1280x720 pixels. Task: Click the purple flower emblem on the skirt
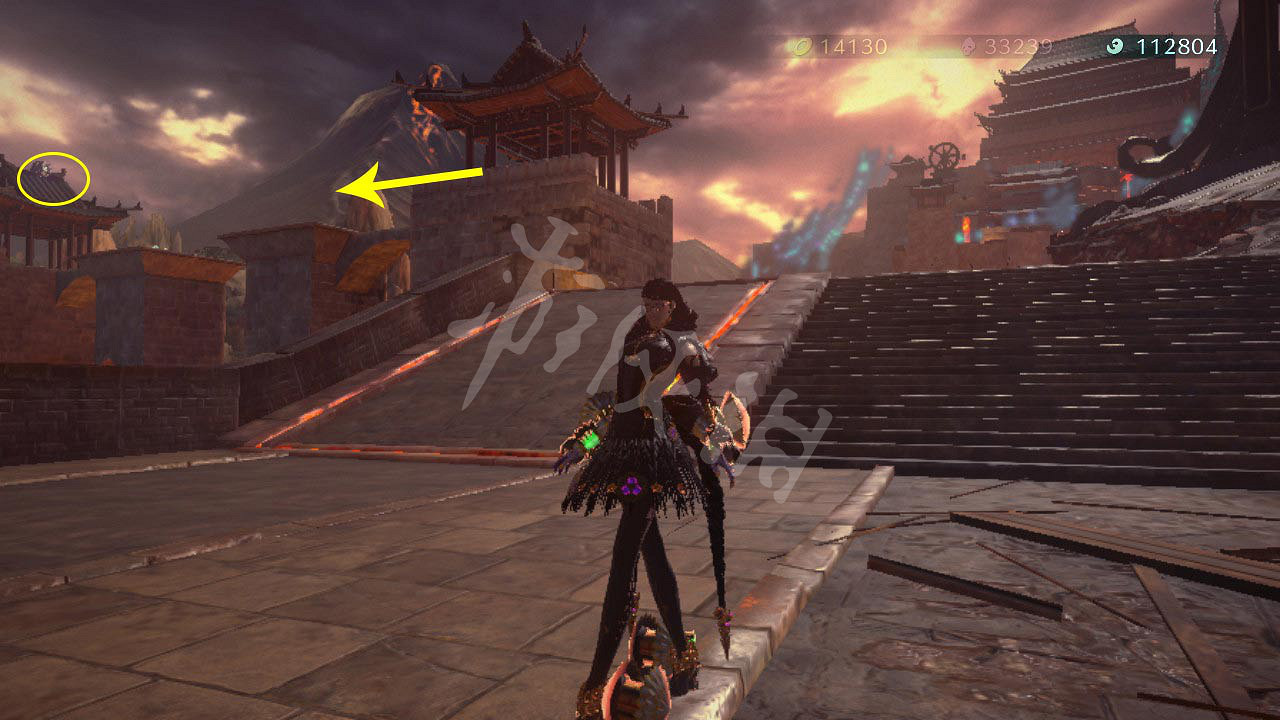tap(630, 487)
